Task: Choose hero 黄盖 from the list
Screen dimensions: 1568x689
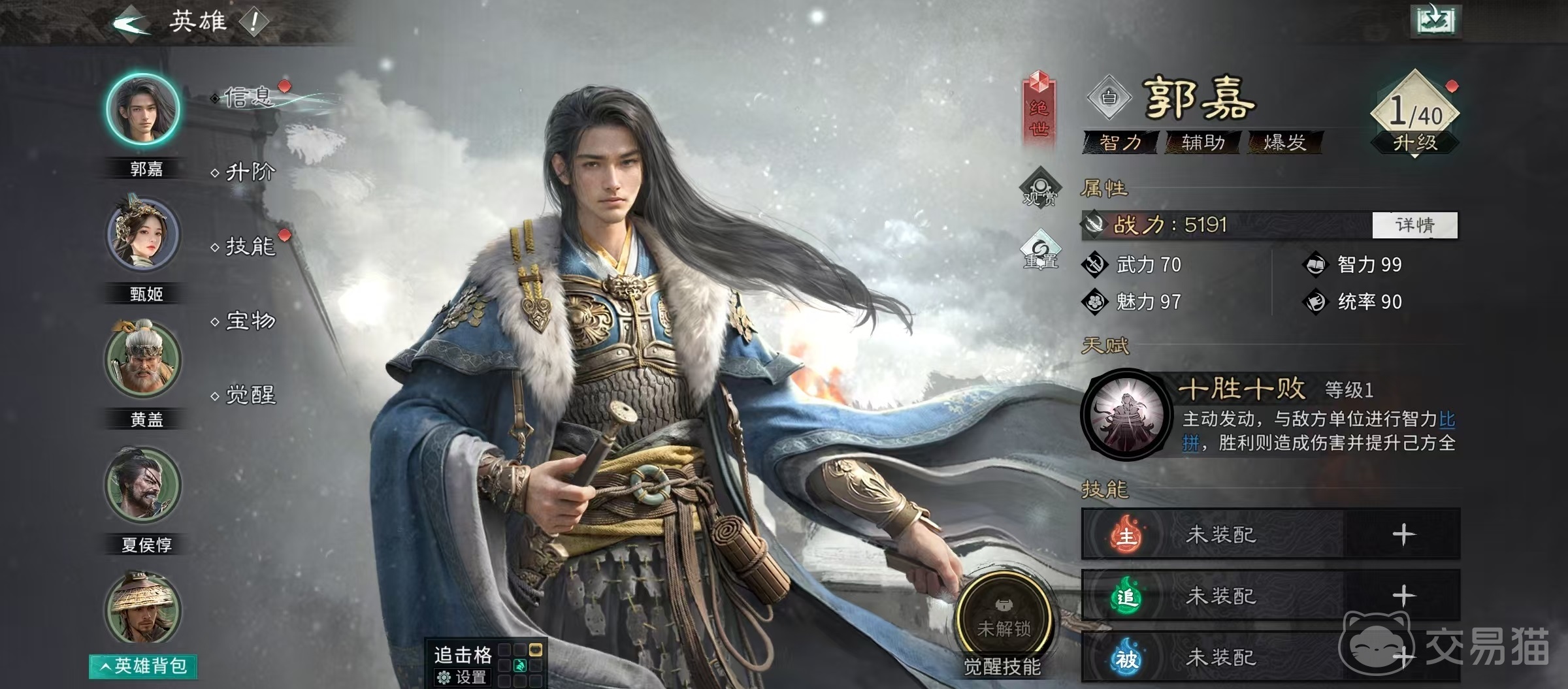Action: (143, 360)
